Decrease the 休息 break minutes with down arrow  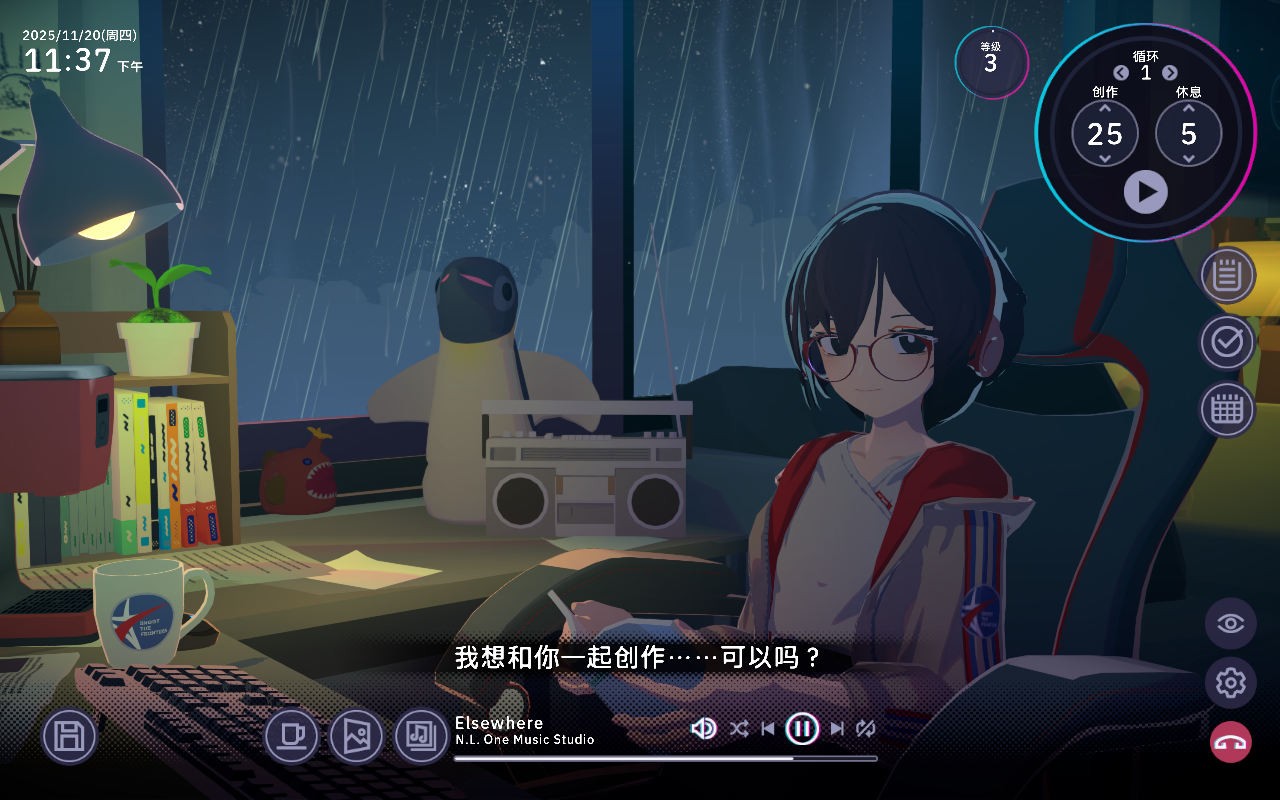[1189, 158]
